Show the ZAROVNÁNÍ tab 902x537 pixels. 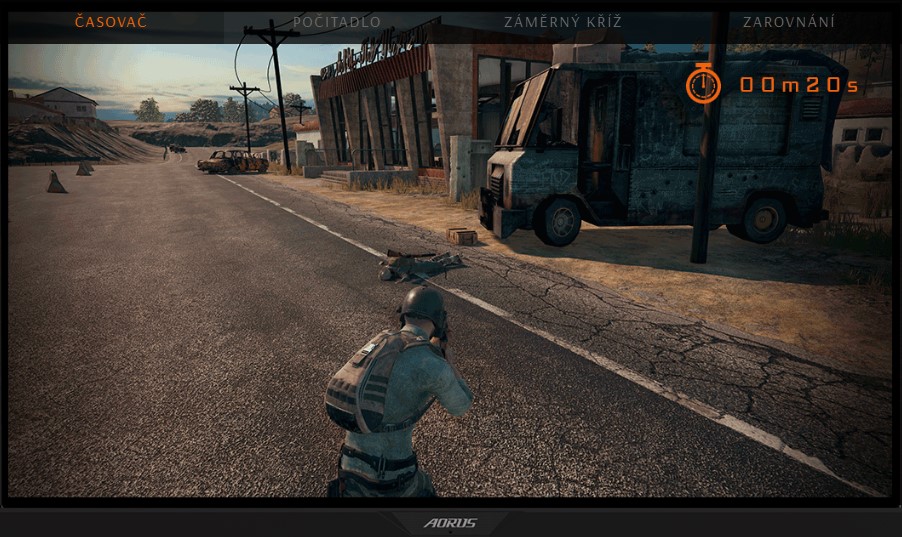(789, 22)
